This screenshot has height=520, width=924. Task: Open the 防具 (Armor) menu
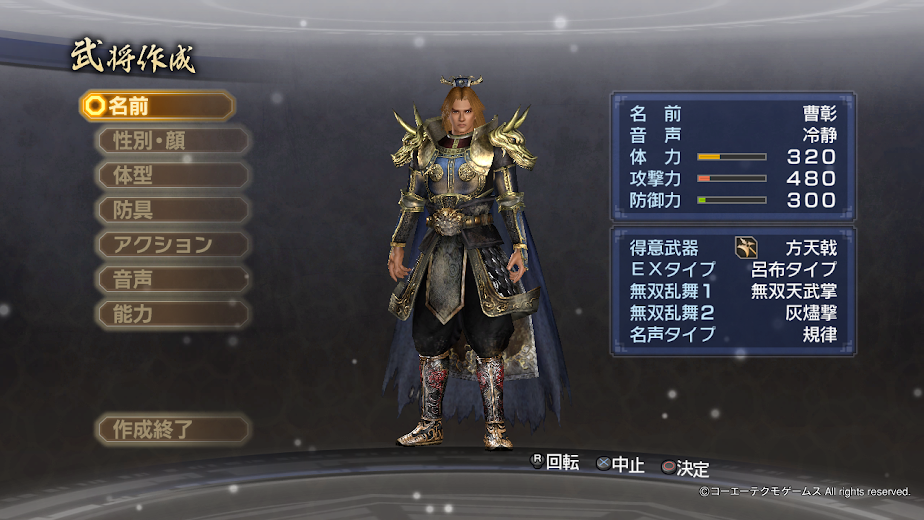coord(172,210)
